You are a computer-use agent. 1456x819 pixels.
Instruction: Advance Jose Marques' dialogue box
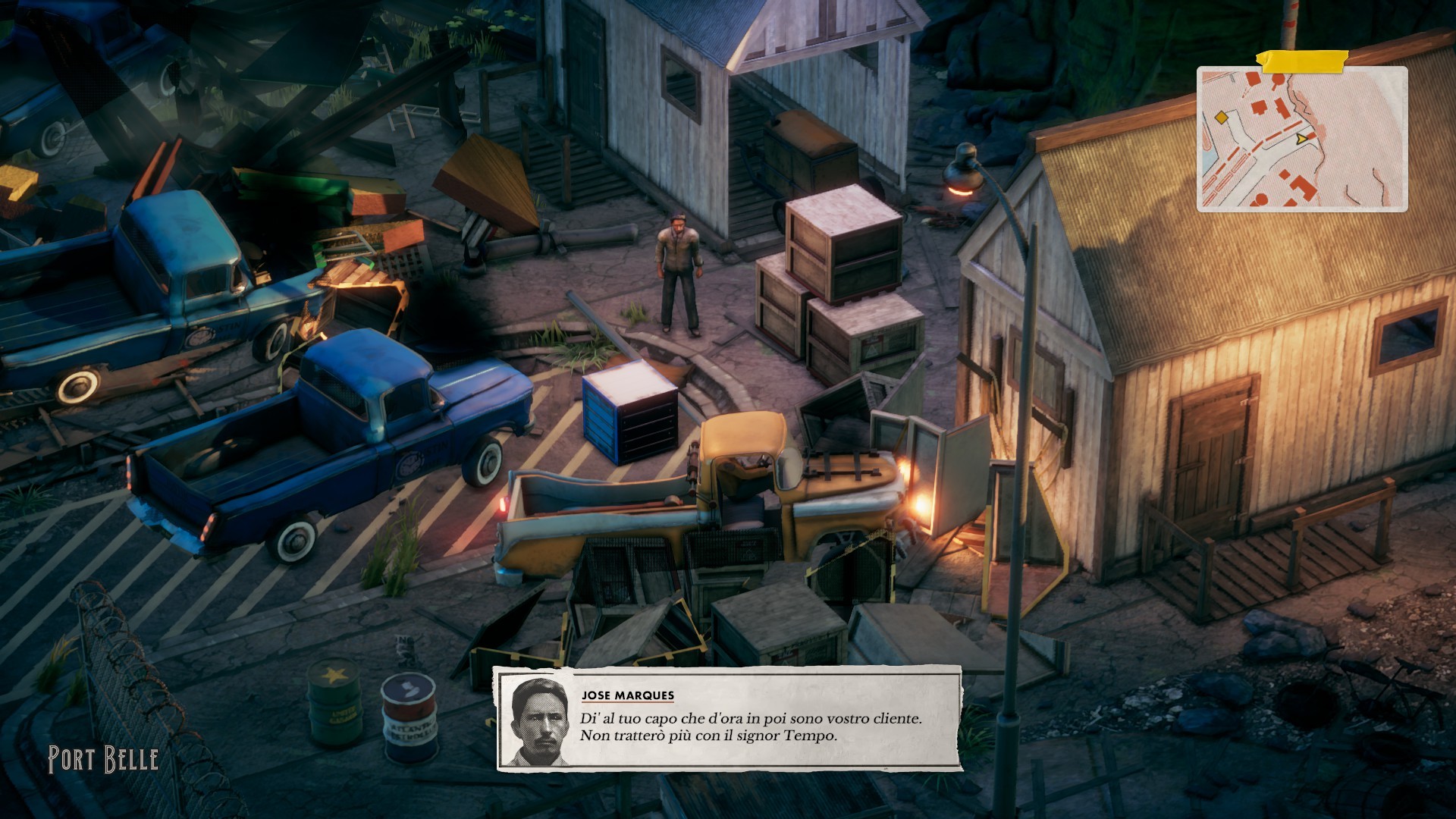point(729,718)
